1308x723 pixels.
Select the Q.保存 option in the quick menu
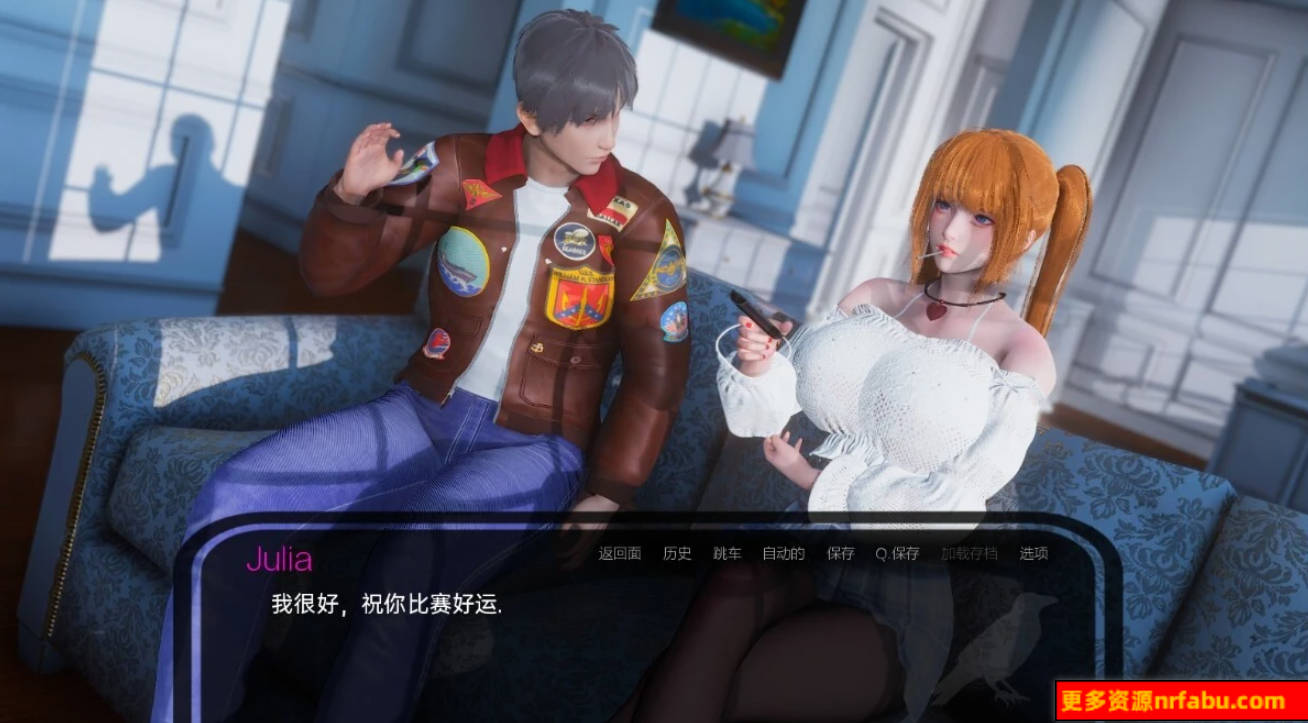pos(898,552)
